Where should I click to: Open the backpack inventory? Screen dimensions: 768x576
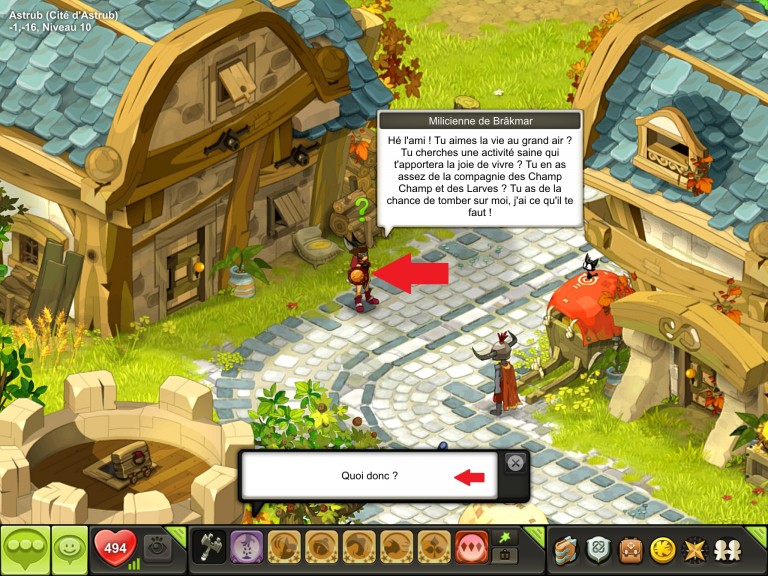coord(630,549)
